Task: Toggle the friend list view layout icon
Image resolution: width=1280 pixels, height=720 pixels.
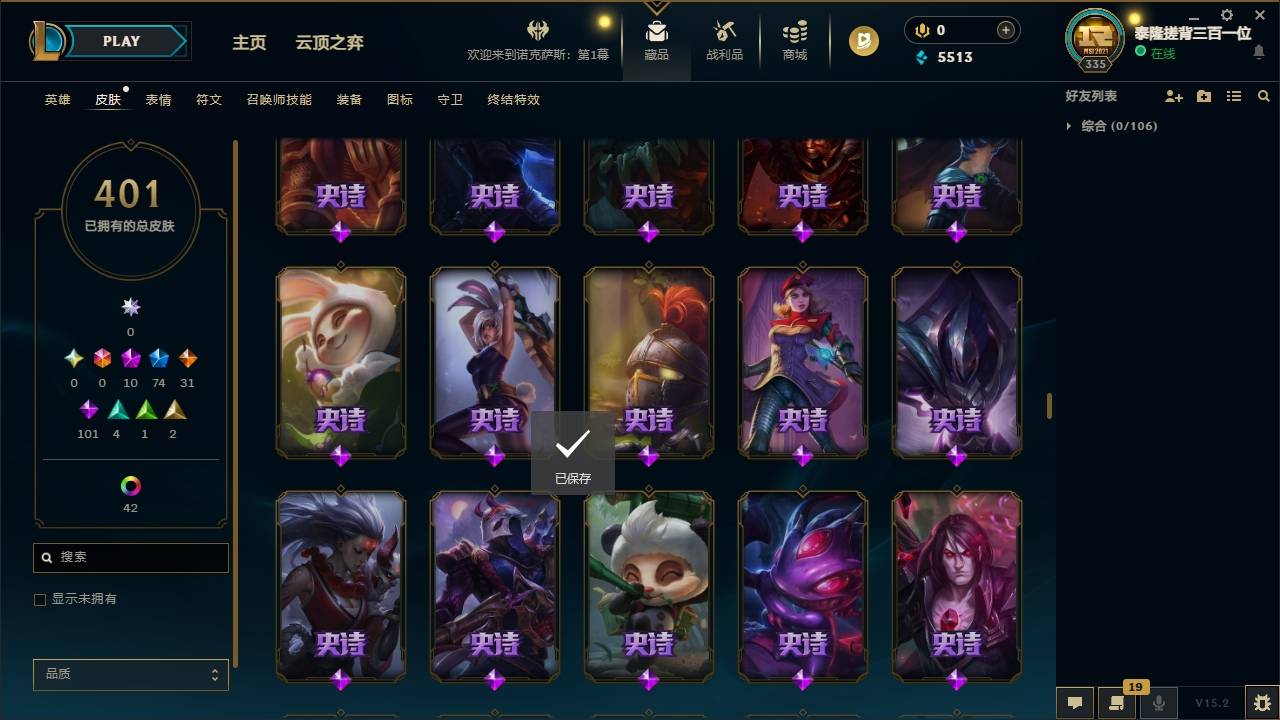Action: coord(1234,96)
